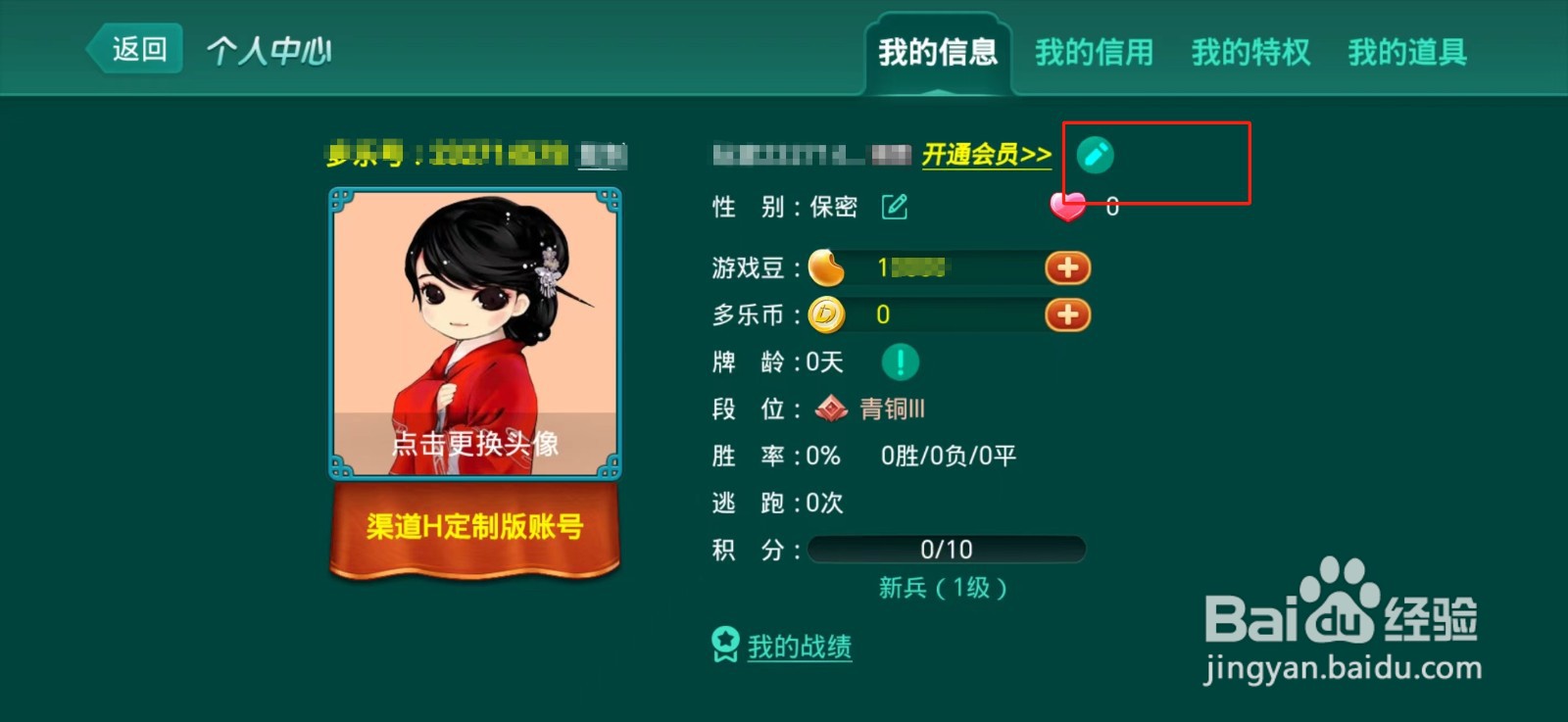
Task: Switch to the 我的信用 tab
Action: tap(1093, 53)
